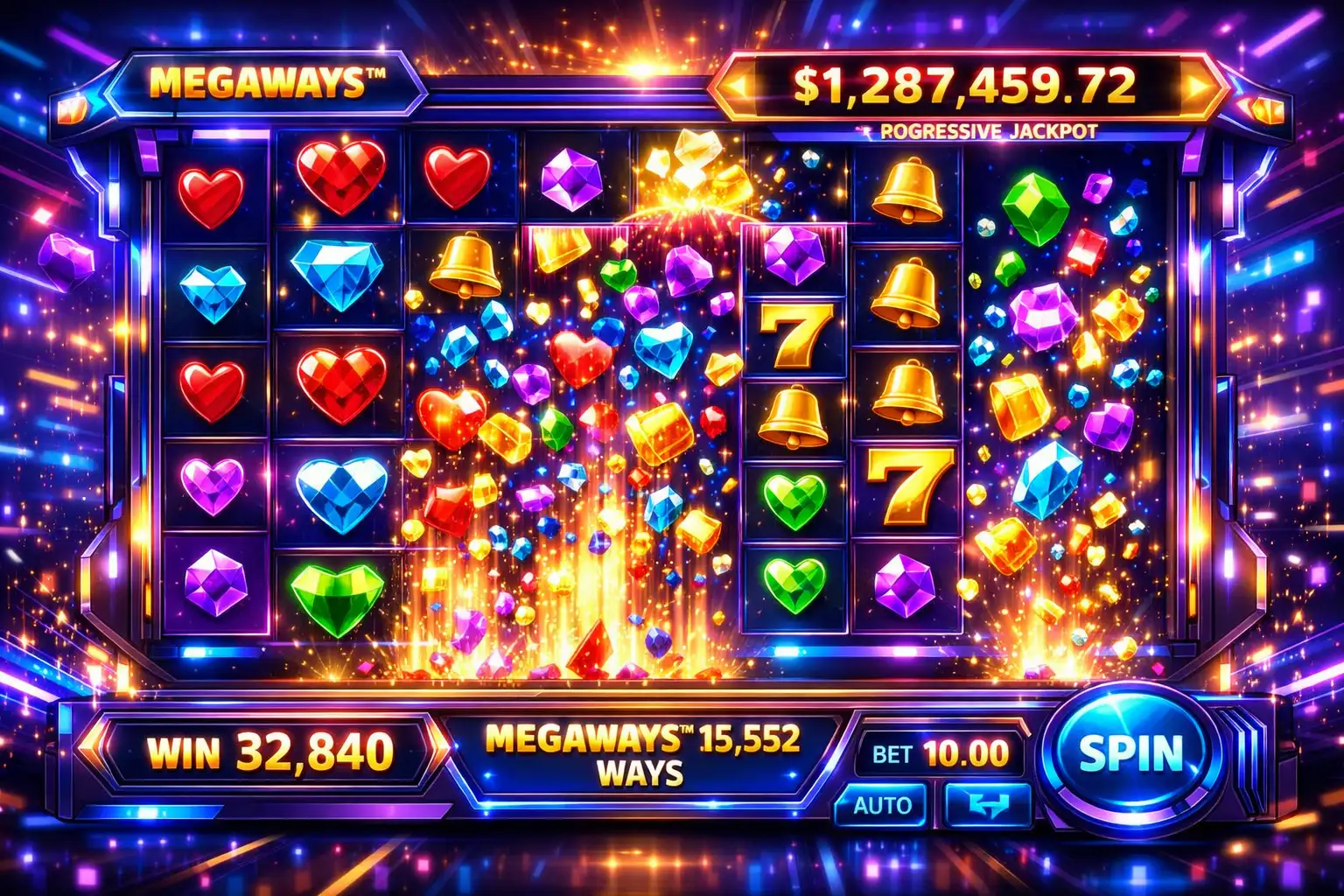Enable AUTO spin mode
1344x896 pixels.
click(x=882, y=805)
